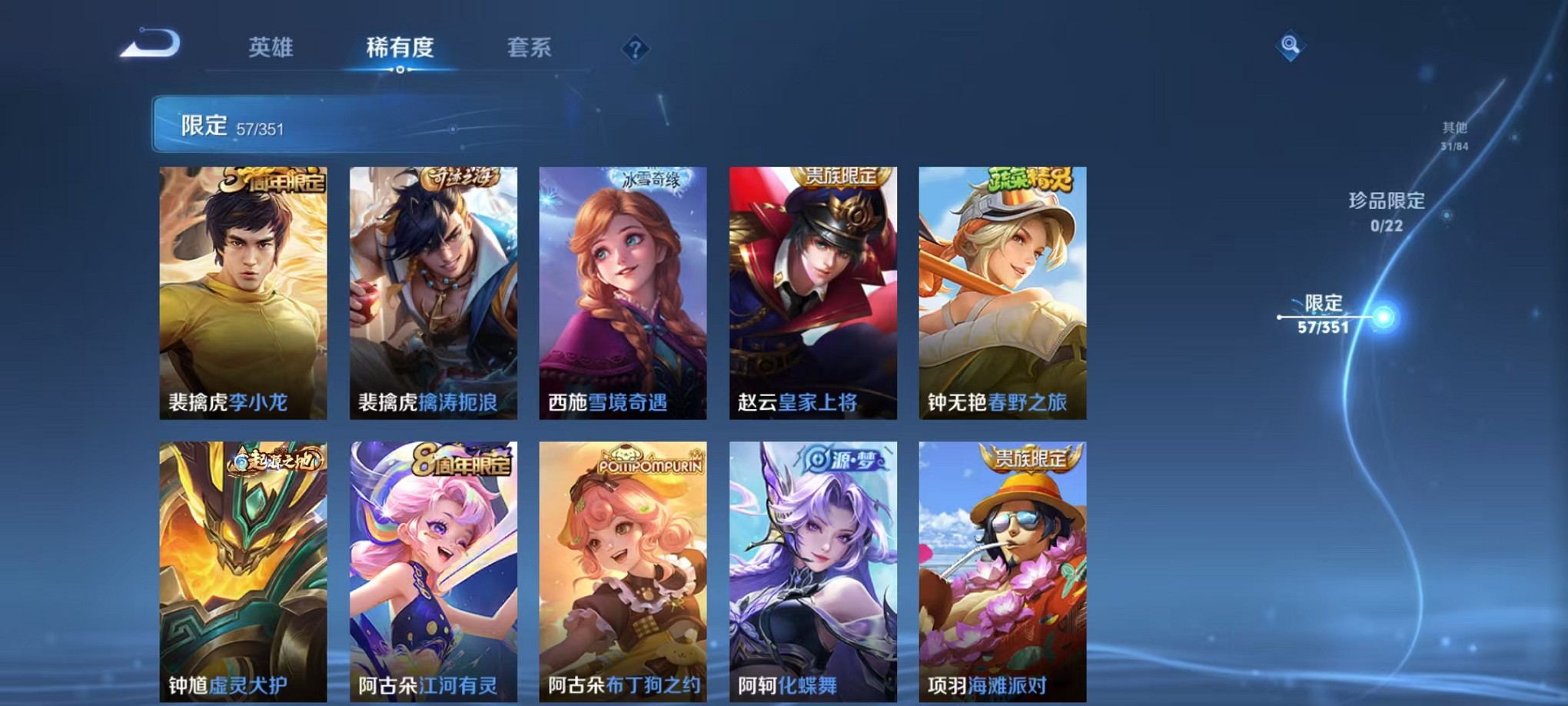Switch to the 英雄 tab
Screen dimensions: 1568x706
click(x=269, y=48)
